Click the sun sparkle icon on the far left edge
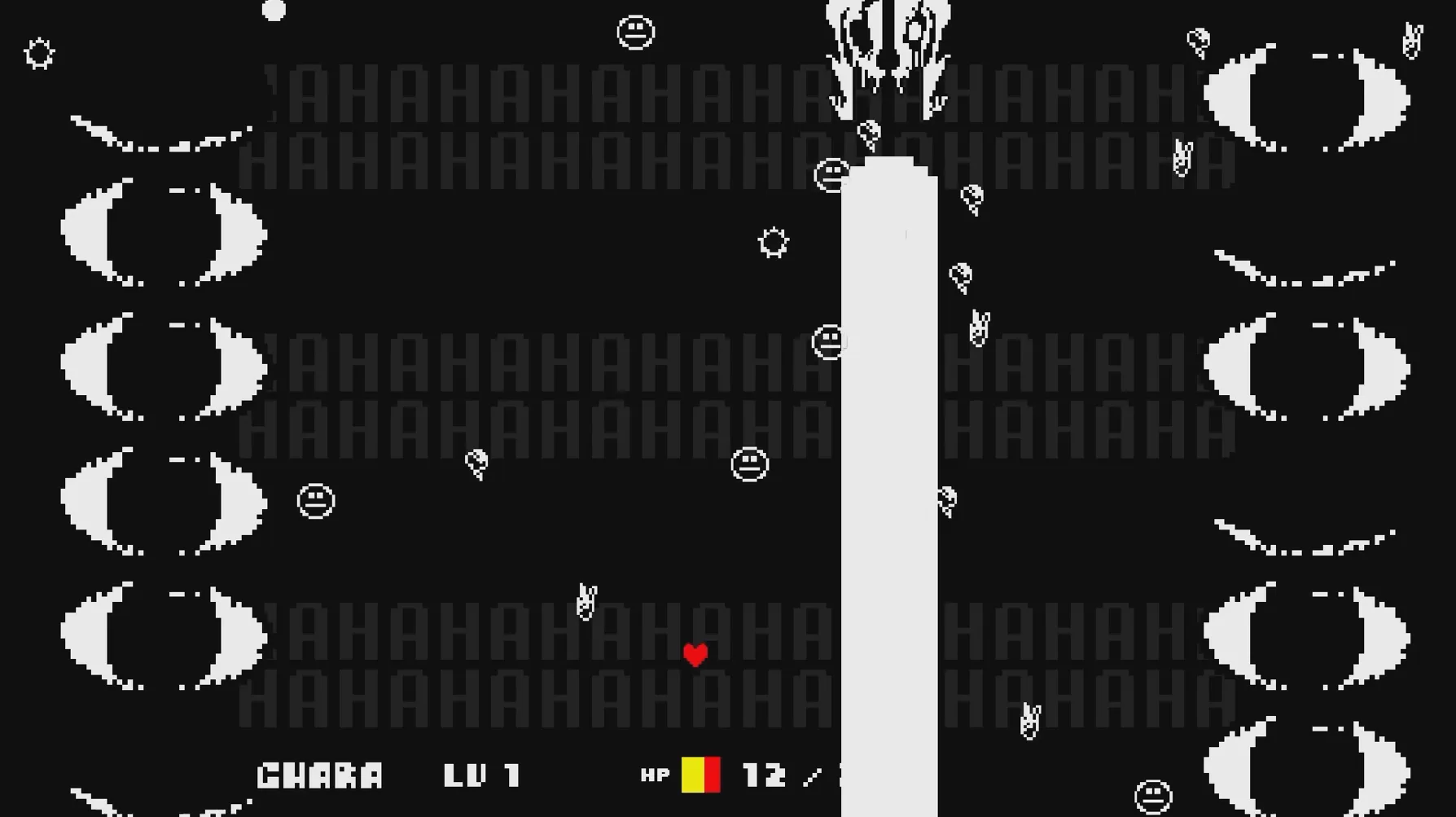1456x817 pixels. click(37, 52)
